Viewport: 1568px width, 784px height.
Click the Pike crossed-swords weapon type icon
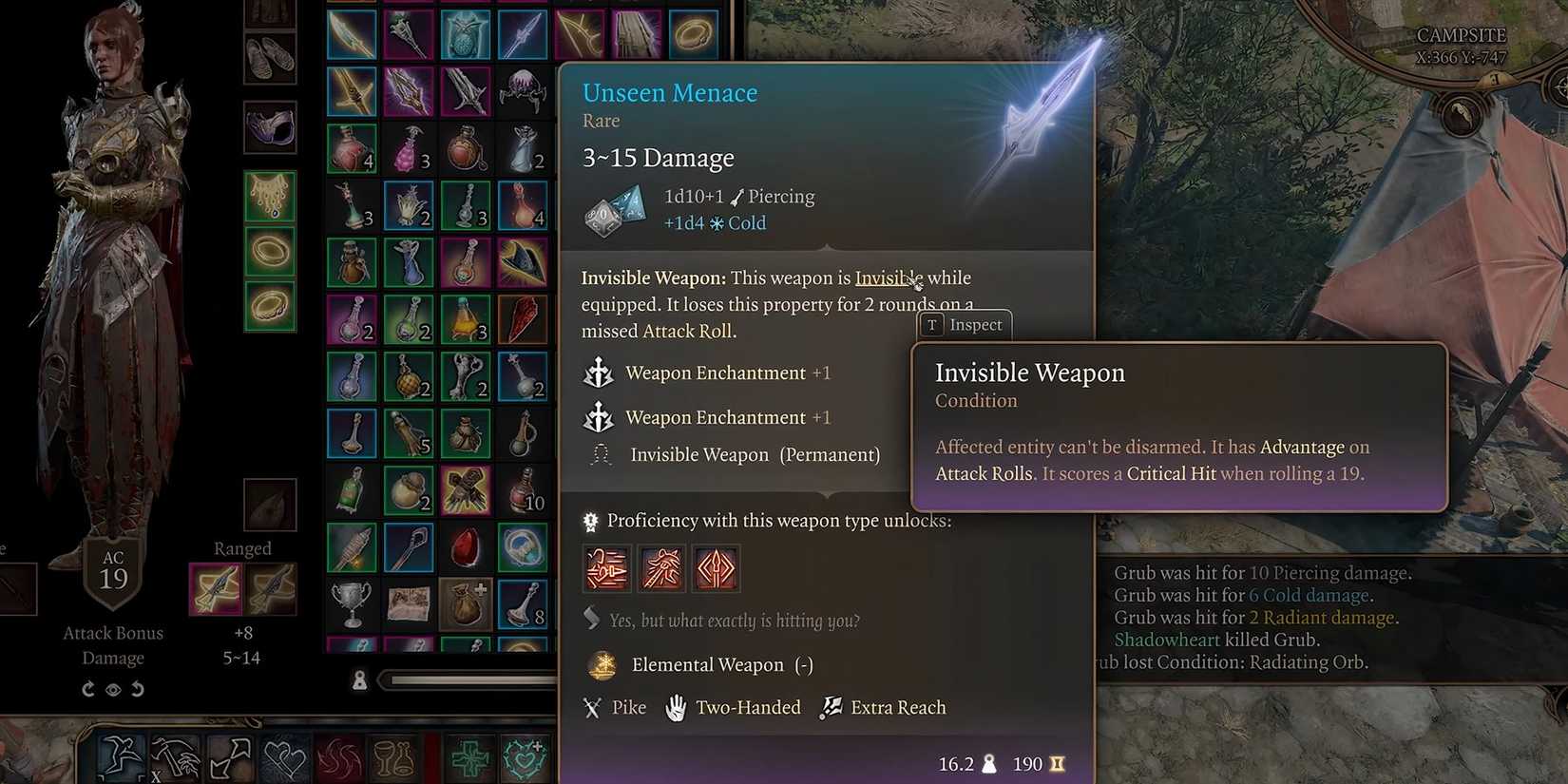click(x=593, y=707)
